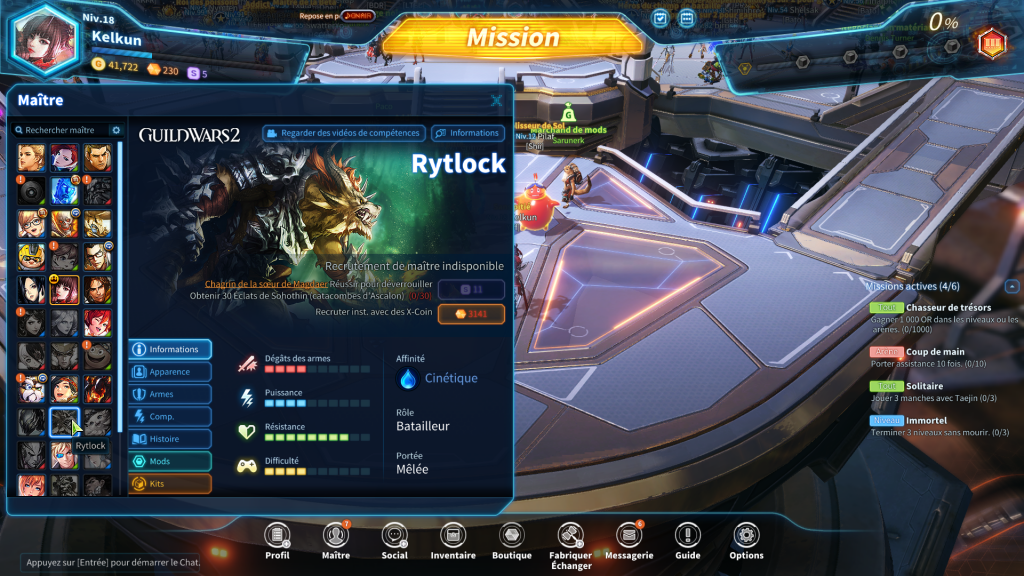Close the Maître panel
The height and width of the screenshot is (576, 1024).
497,100
